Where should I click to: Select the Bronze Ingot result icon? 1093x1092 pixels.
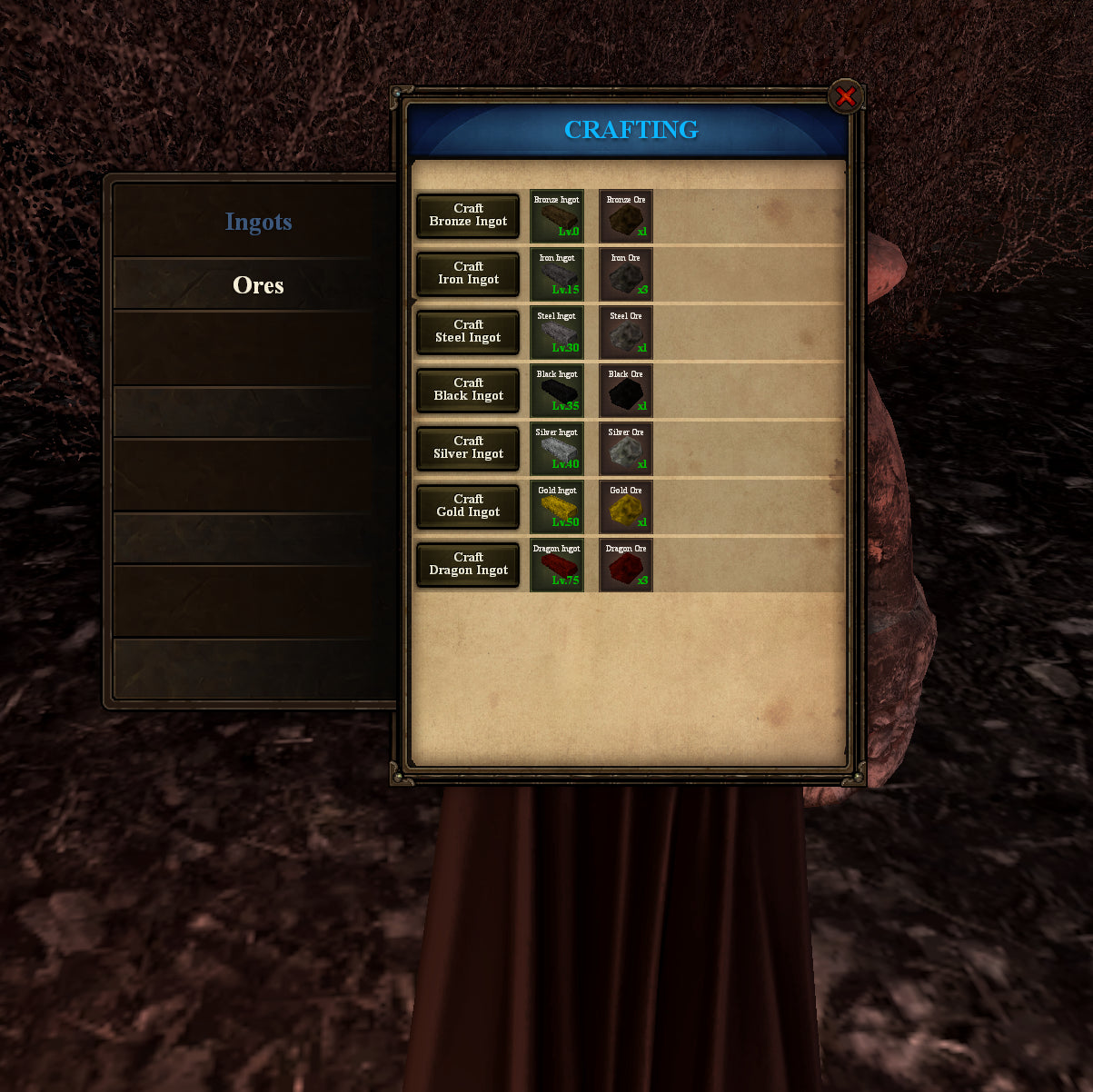(x=557, y=216)
